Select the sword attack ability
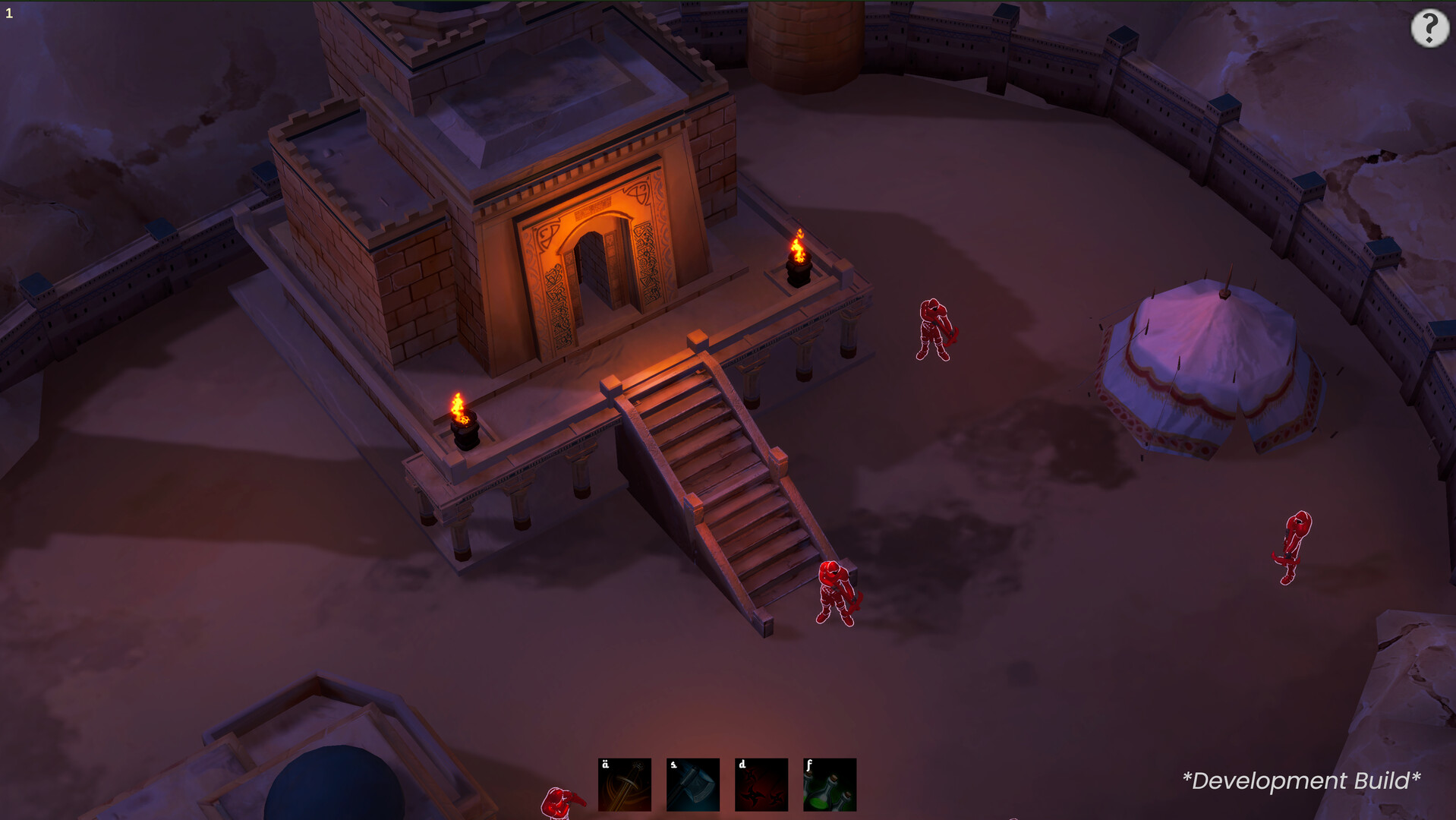The image size is (1456, 820). (x=623, y=784)
